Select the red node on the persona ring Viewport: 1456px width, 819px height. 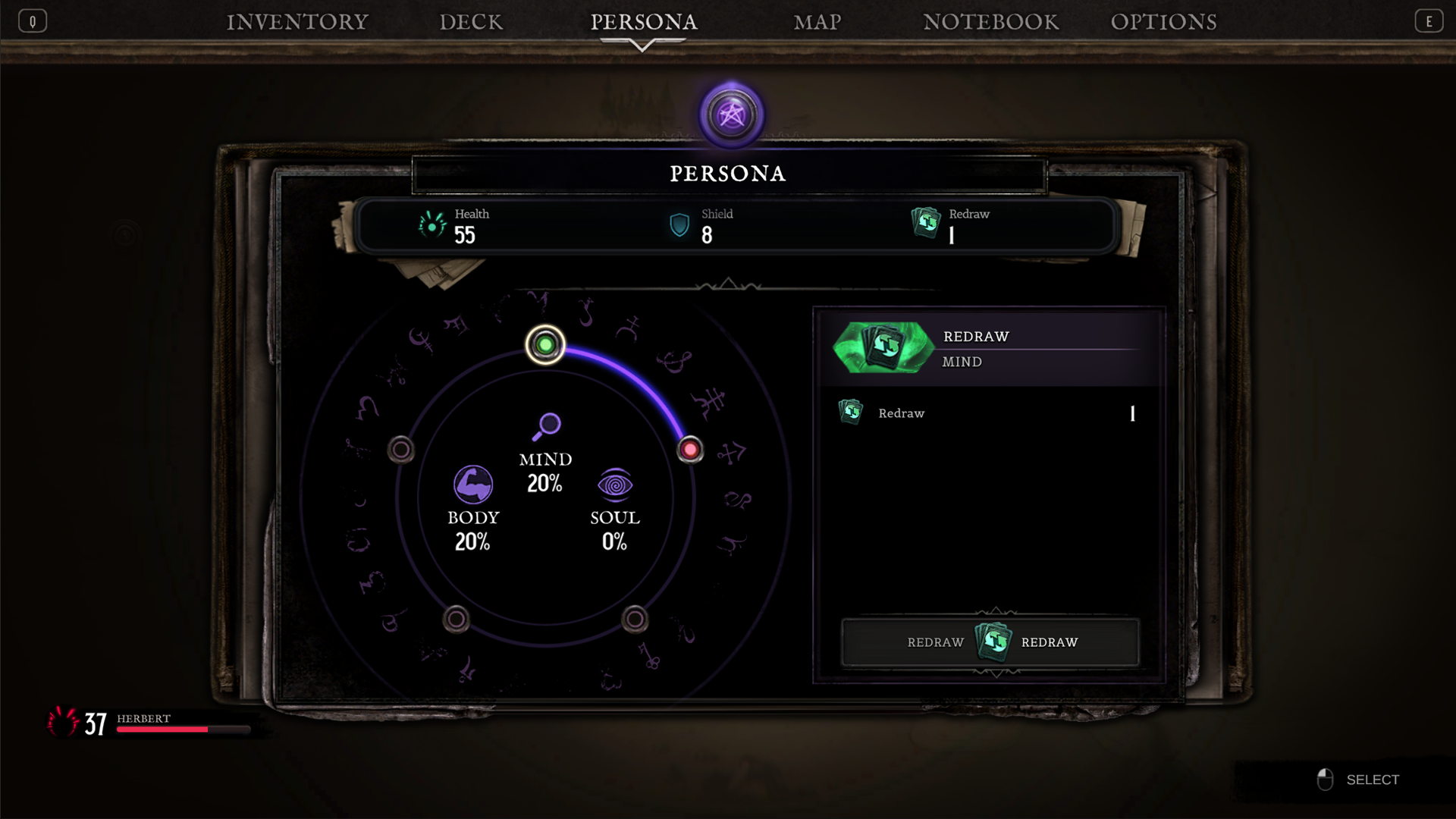[x=689, y=450]
